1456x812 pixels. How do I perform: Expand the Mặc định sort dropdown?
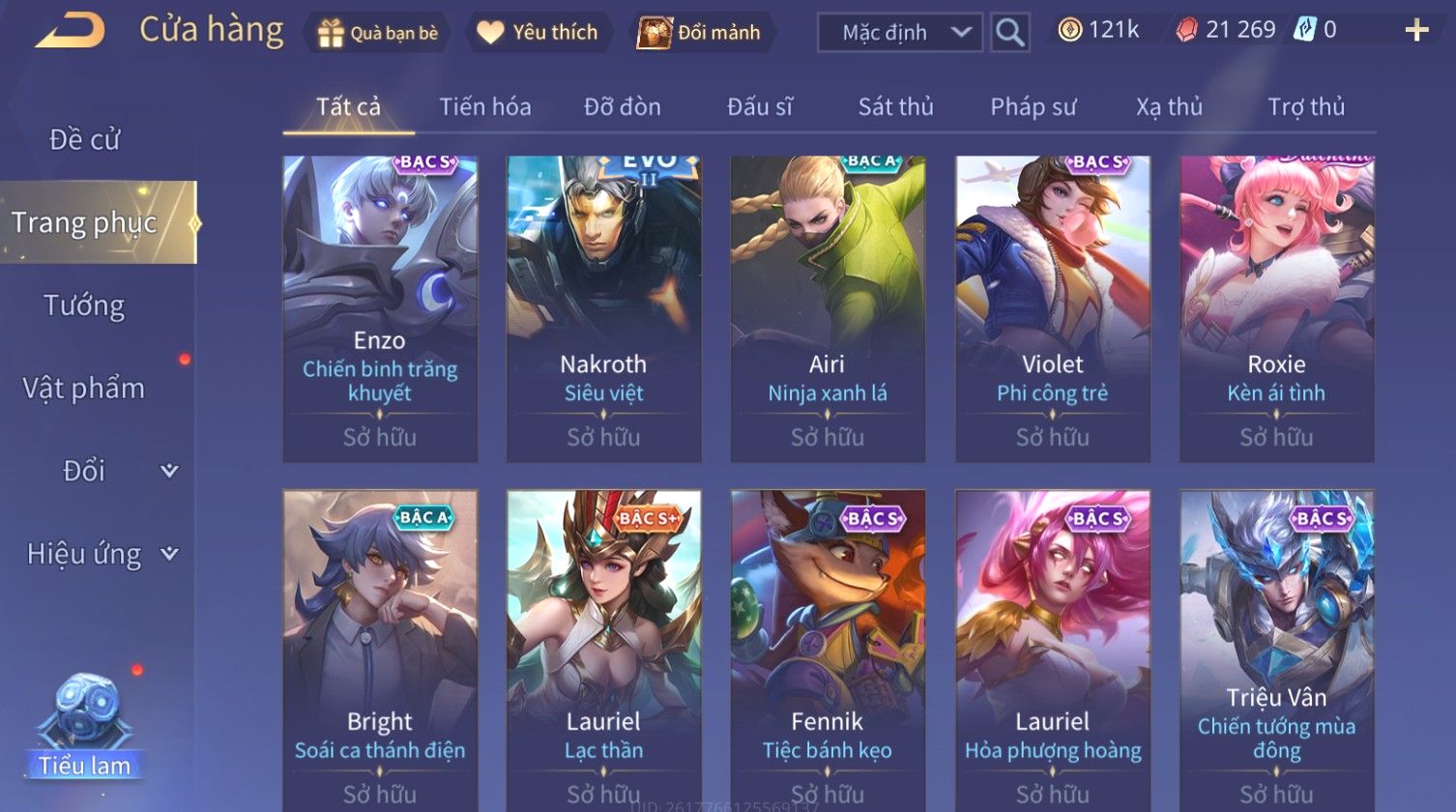[x=900, y=33]
